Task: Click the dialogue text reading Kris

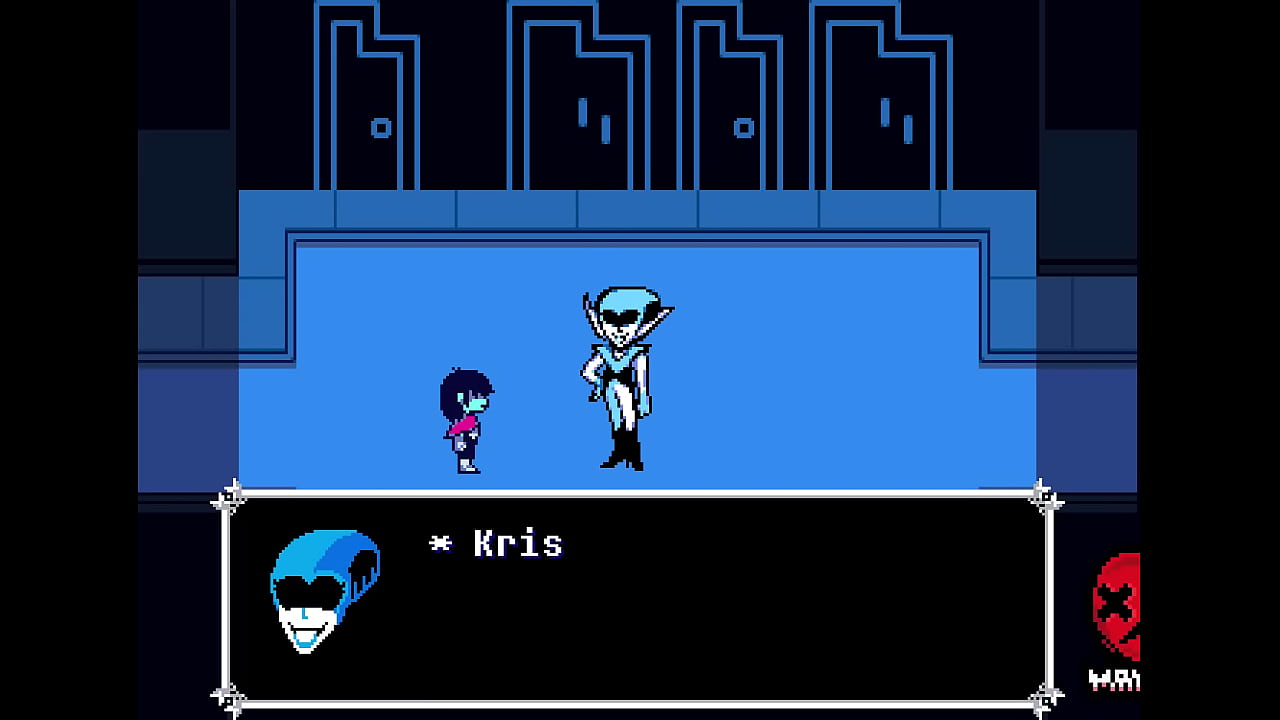Action: (520, 543)
